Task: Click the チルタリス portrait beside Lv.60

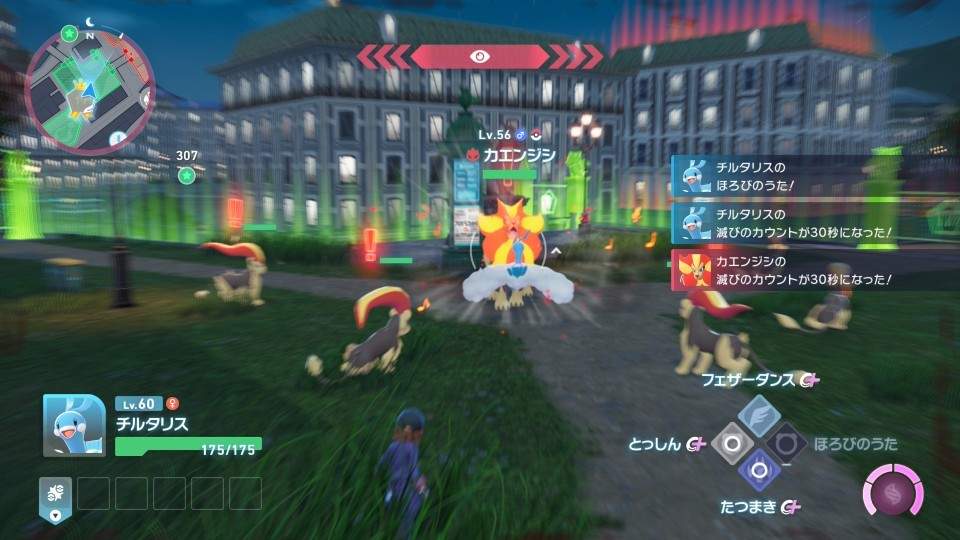Action: click(x=74, y=425)
